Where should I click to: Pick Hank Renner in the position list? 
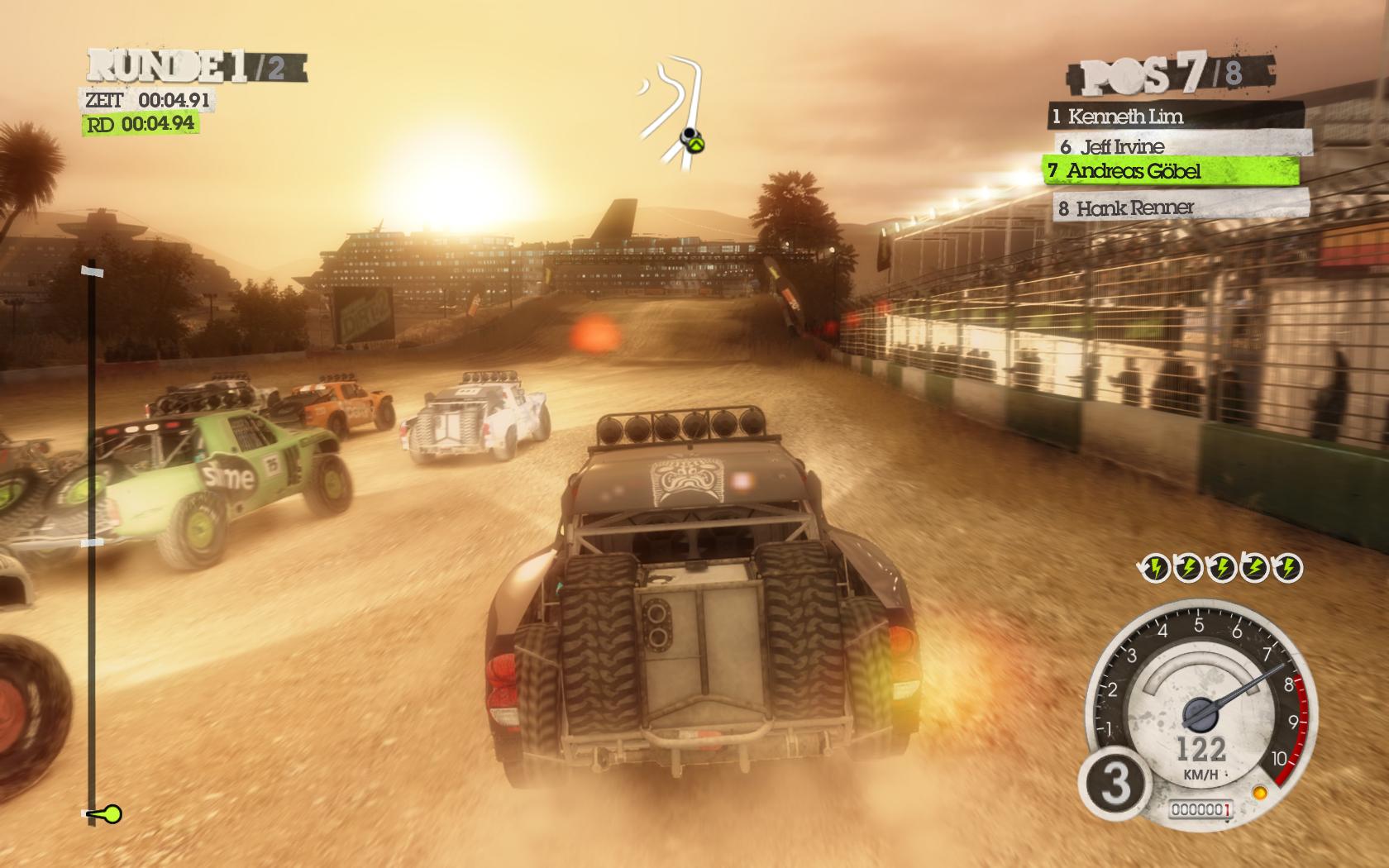1182,207
